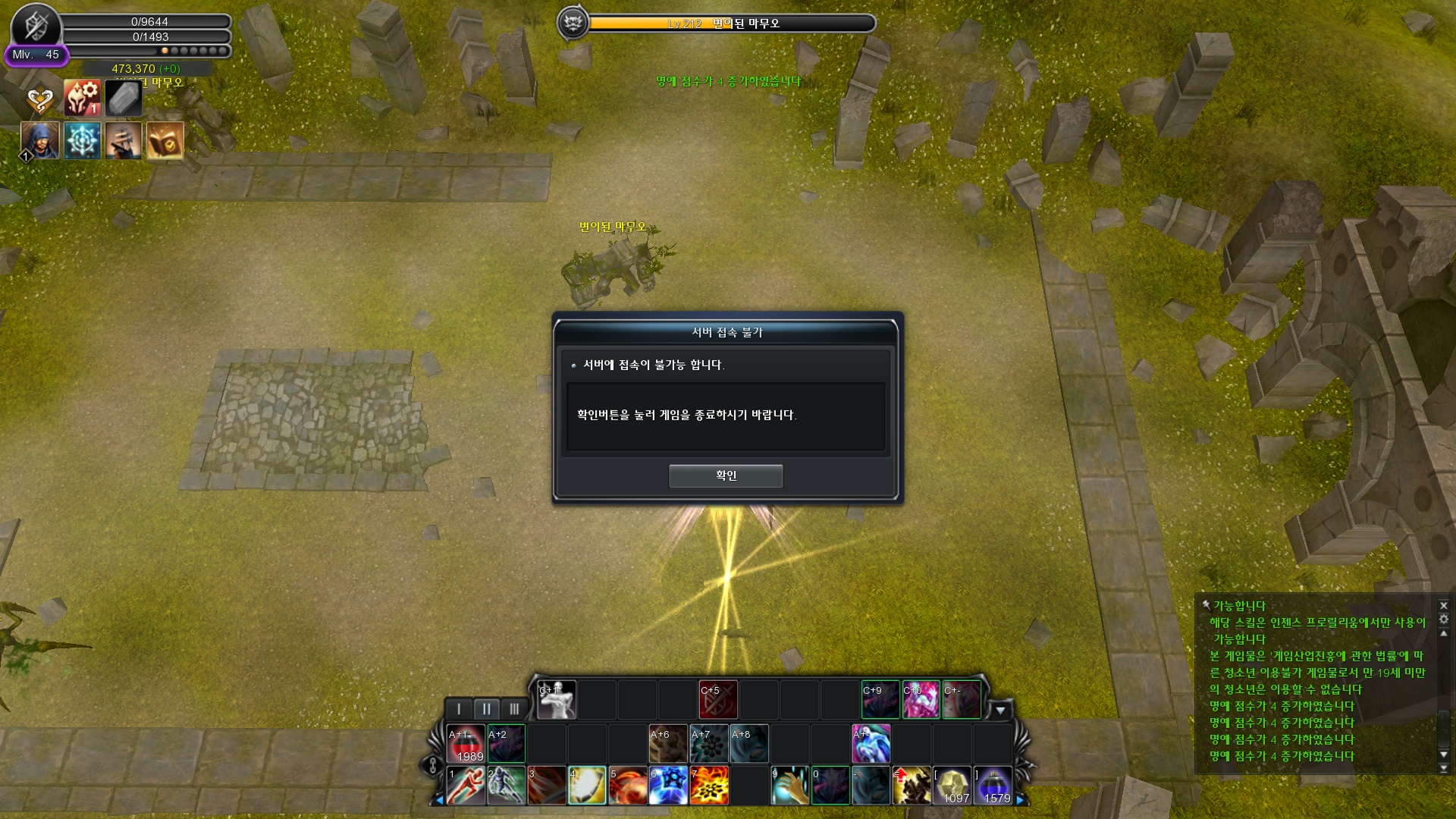Viewport: 1456px width, 819px height.
Task: Use the blue potion with 1579 count
Action: [x=993, y=785]
